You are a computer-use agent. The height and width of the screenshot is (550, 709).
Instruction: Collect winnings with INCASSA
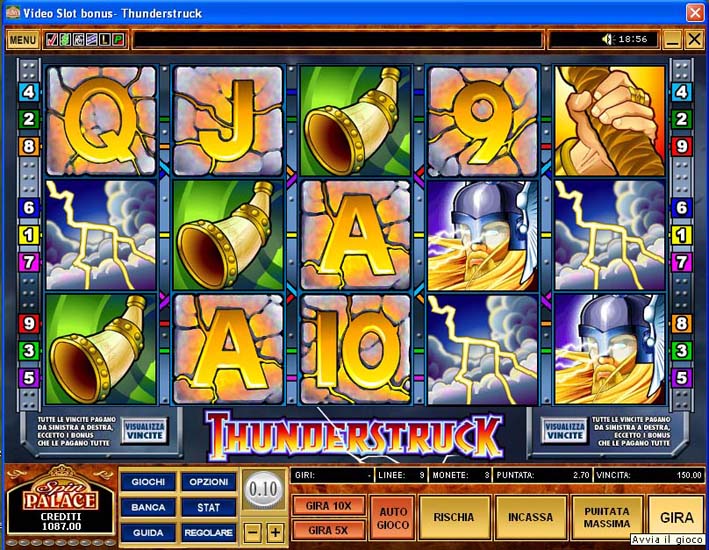[x=530, y=518]
